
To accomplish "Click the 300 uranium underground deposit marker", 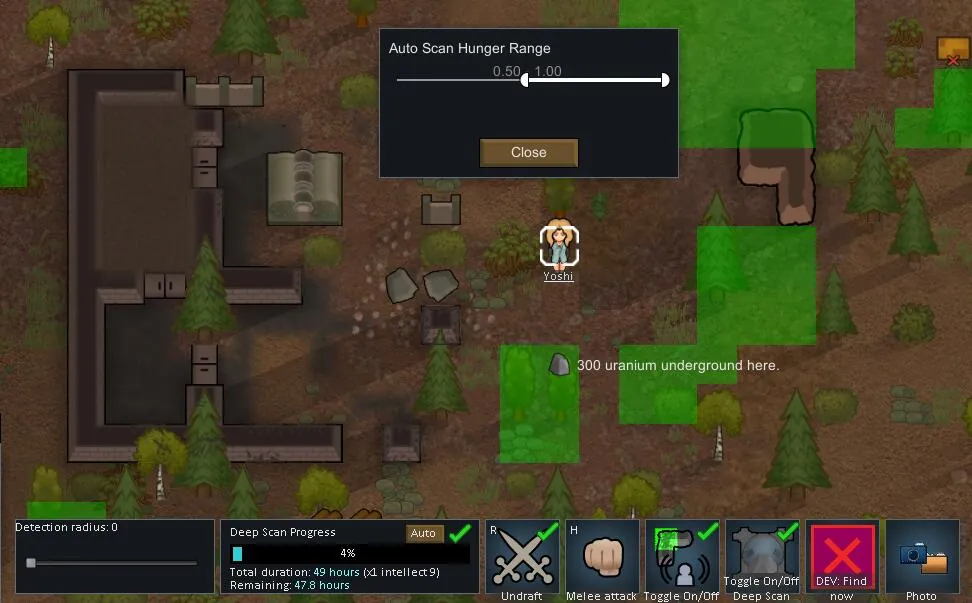I will pyautogui.click(x=560, y=365).
